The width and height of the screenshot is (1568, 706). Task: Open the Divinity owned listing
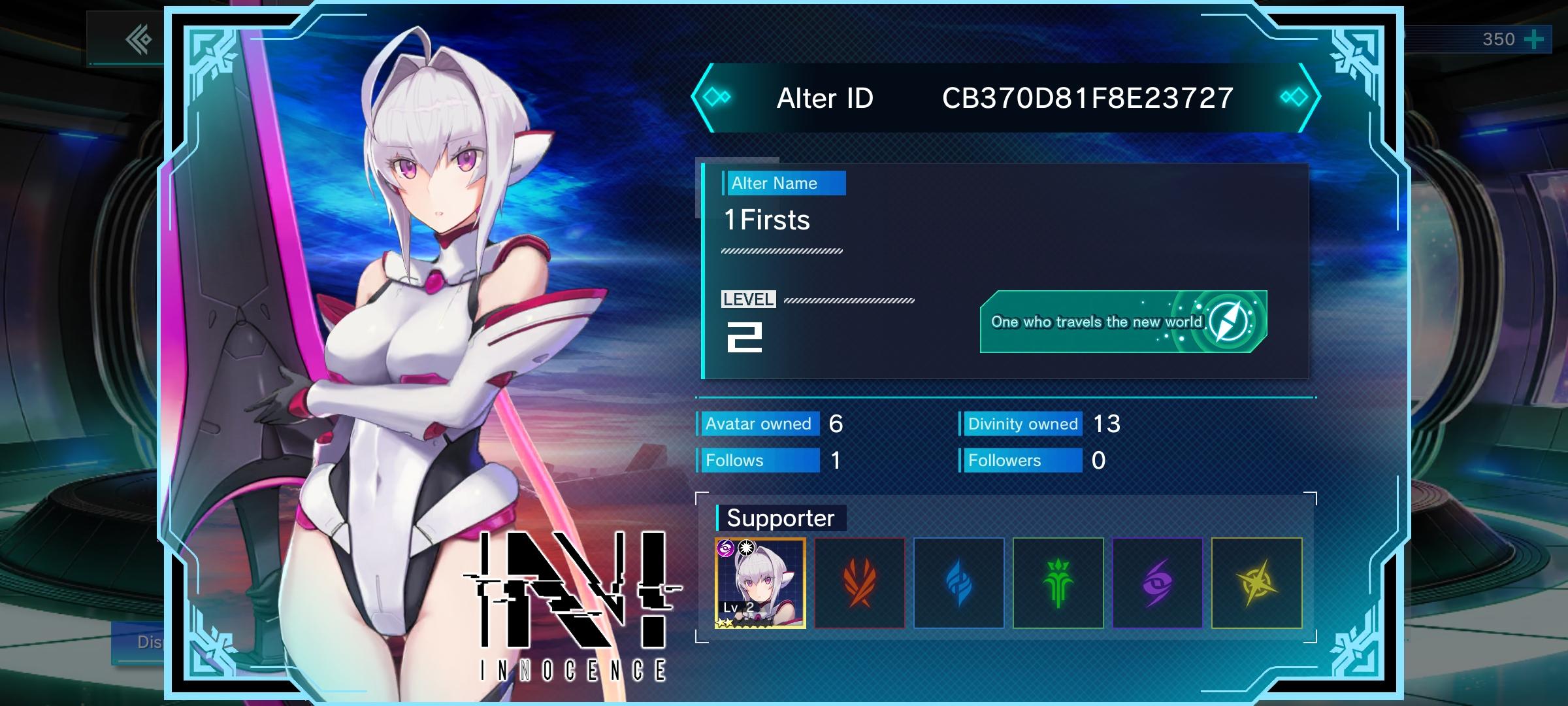1021,424
